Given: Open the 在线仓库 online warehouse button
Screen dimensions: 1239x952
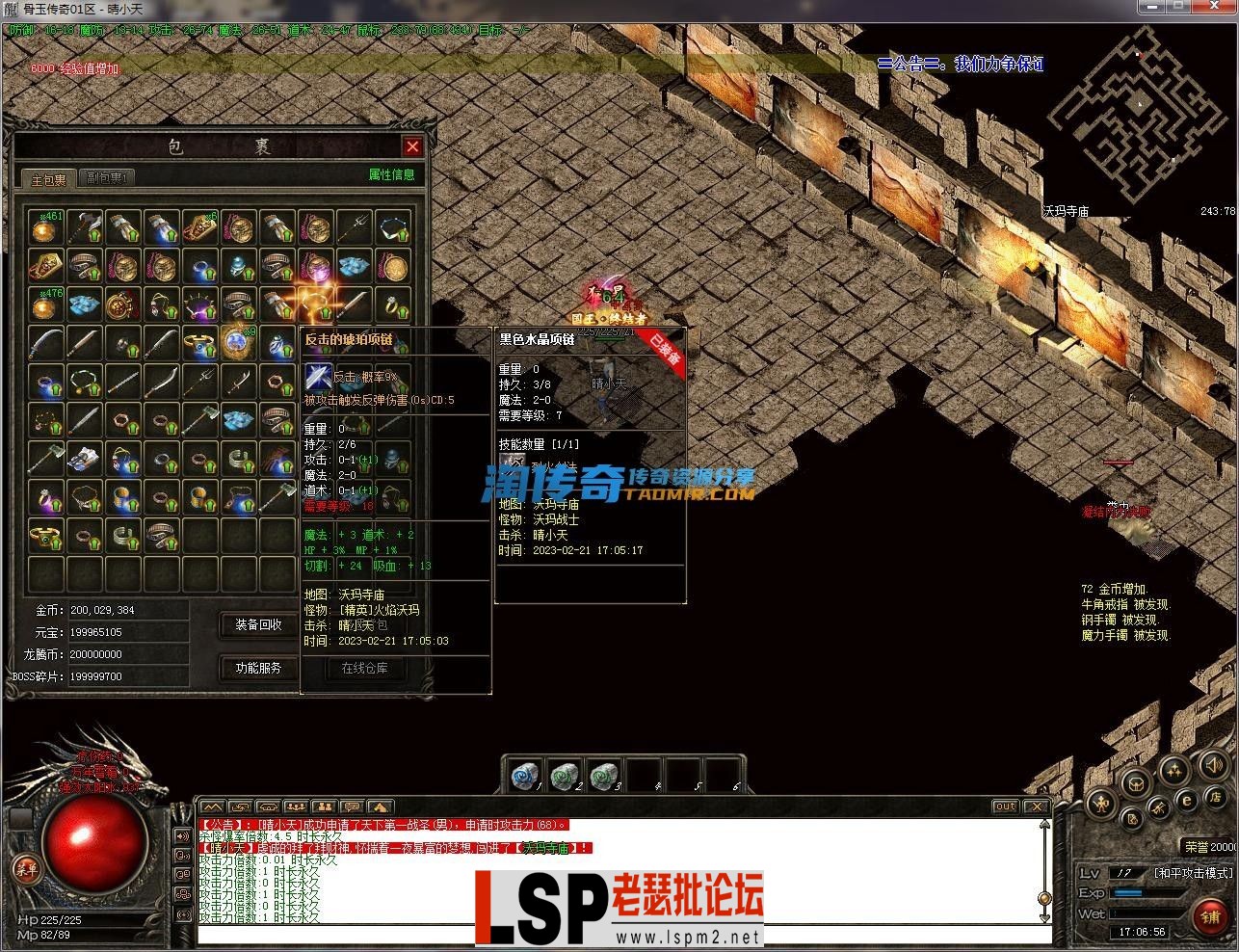Looking at the screenshot, I should [x=366, y=668].
